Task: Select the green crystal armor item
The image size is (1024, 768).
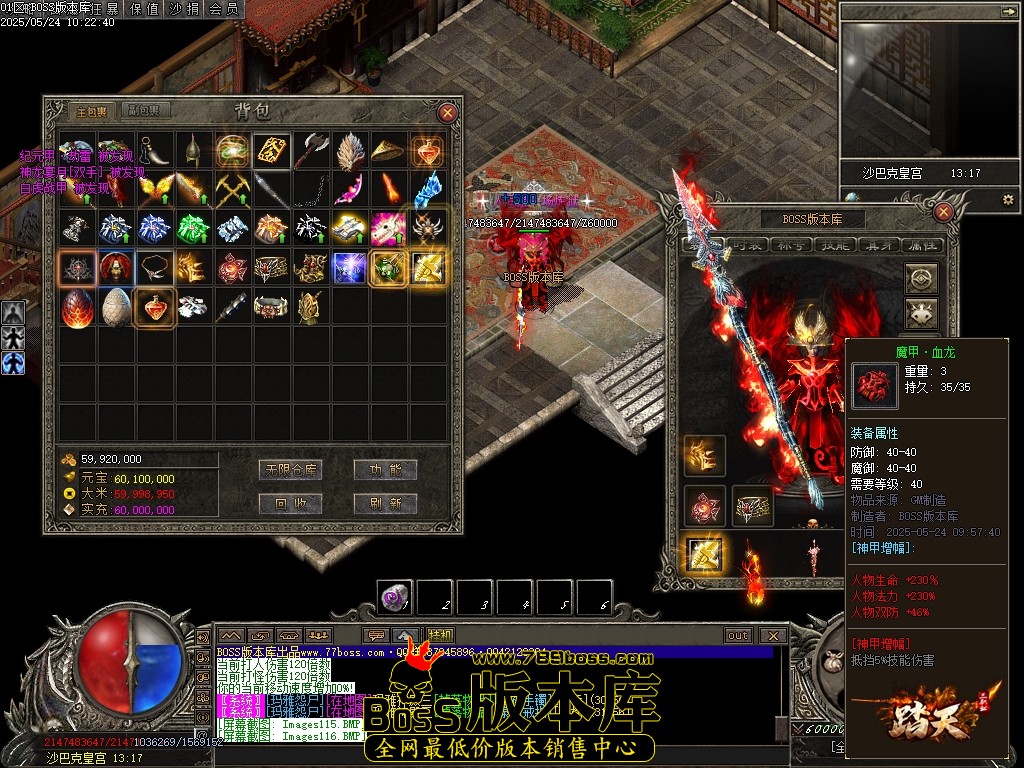Action: click(x=194, y=228)
